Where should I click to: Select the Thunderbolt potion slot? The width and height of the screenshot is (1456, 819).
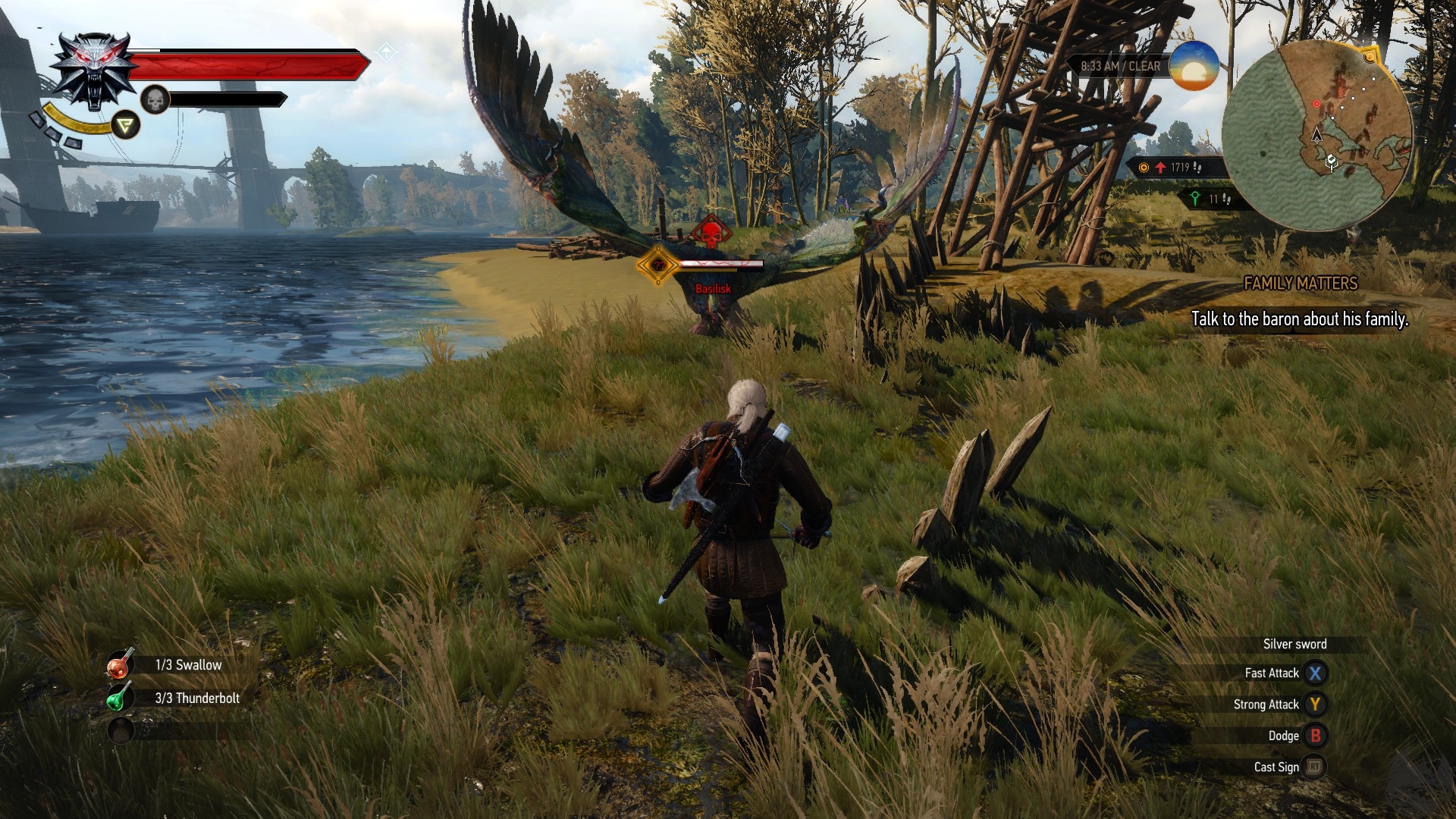point(120,698)
